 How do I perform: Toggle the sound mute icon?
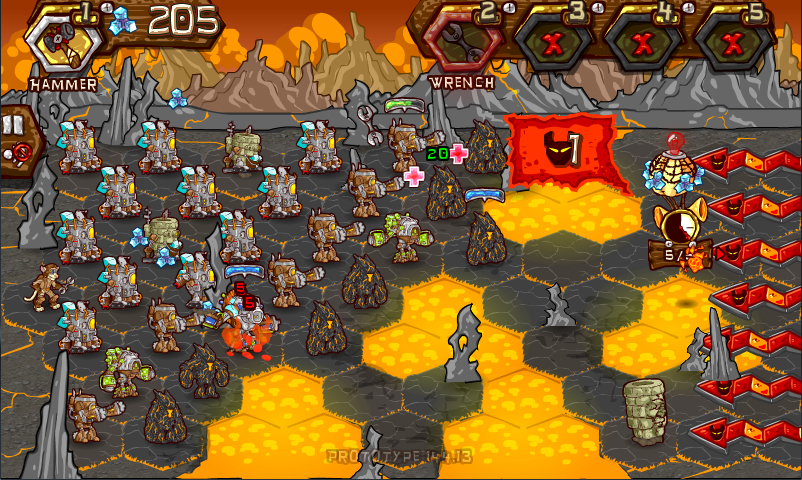(17, 153)
